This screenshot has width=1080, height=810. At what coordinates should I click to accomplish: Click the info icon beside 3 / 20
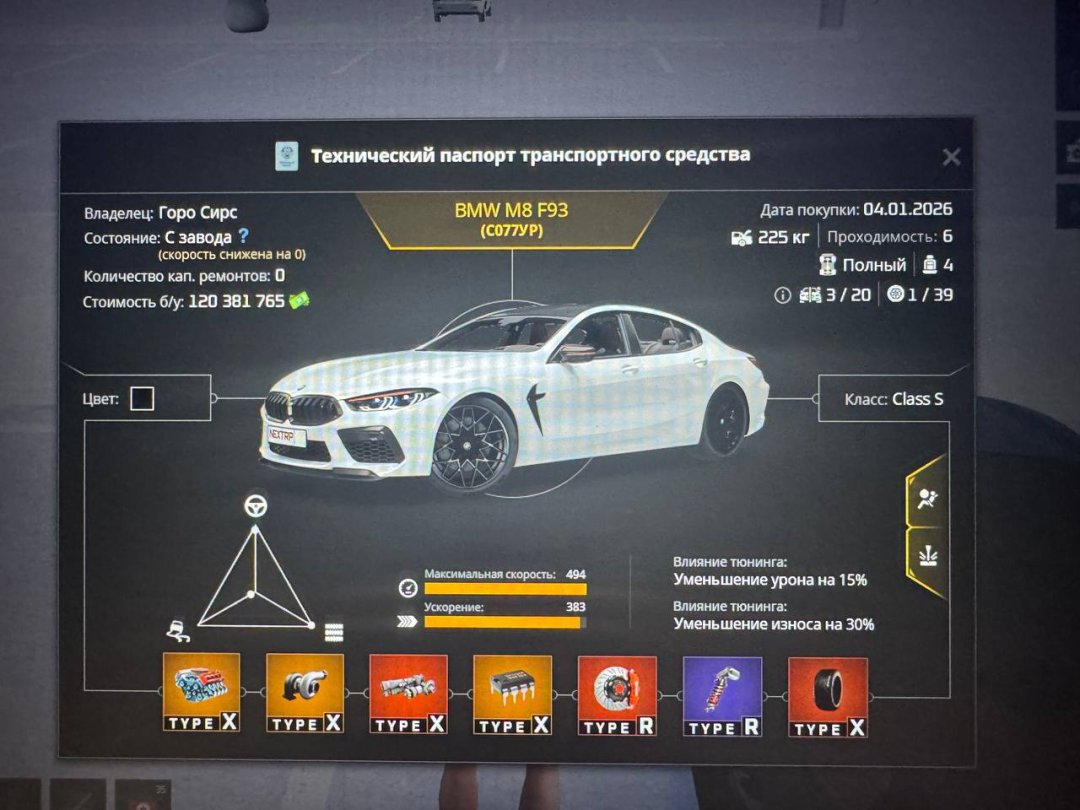pyautogui.click(x=783, y=295)
